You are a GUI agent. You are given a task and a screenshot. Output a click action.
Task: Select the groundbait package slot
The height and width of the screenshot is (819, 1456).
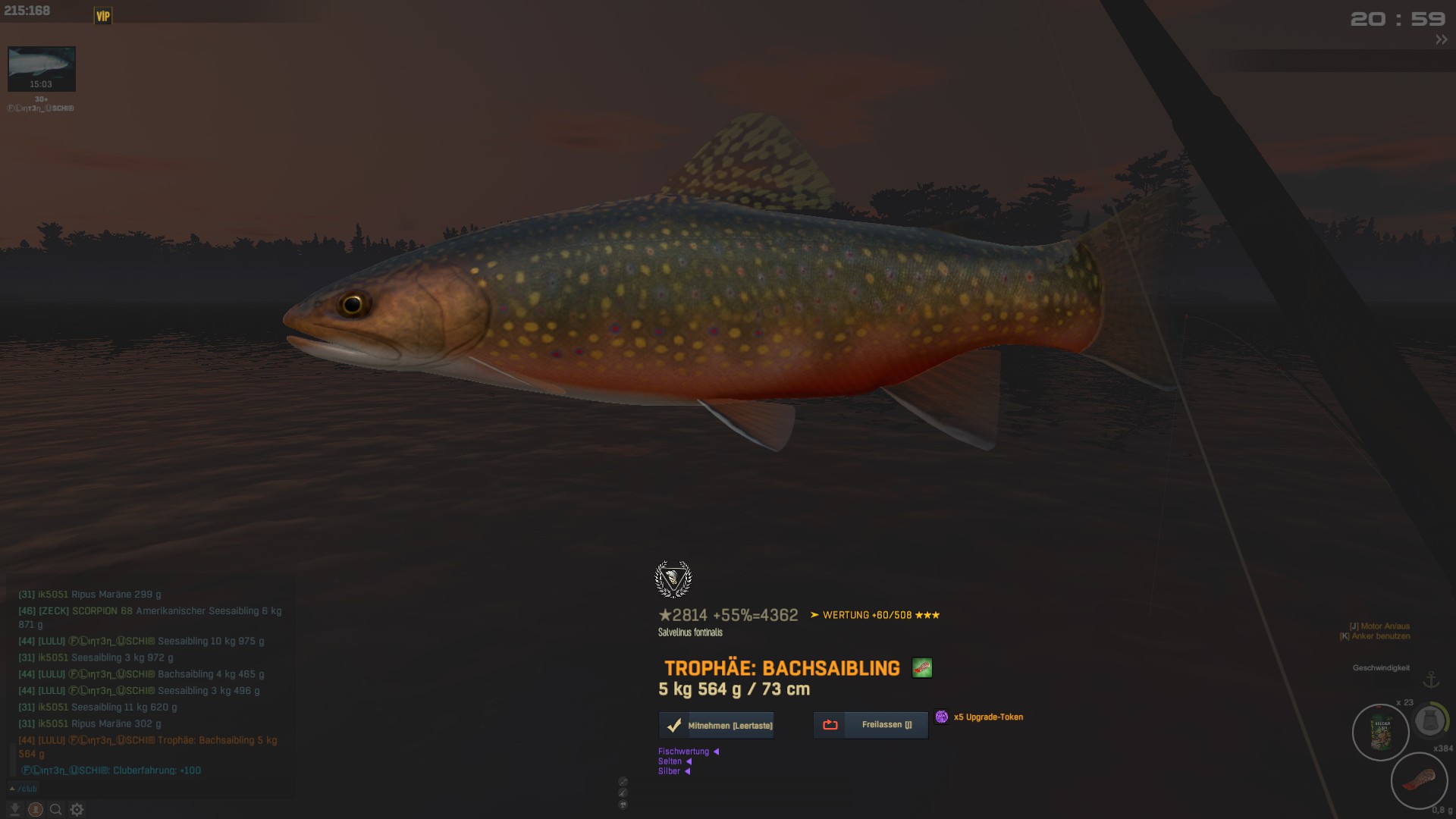point(1380,733)
